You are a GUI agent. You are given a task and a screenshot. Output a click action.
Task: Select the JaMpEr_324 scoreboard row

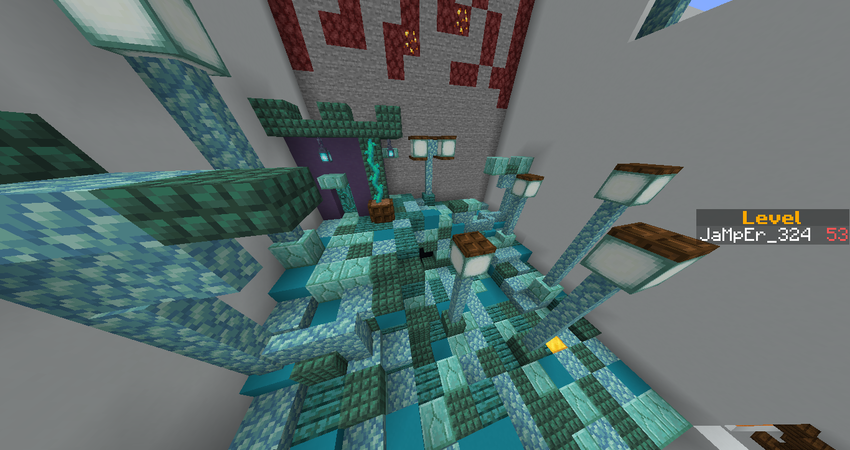(x=772, y=235)
